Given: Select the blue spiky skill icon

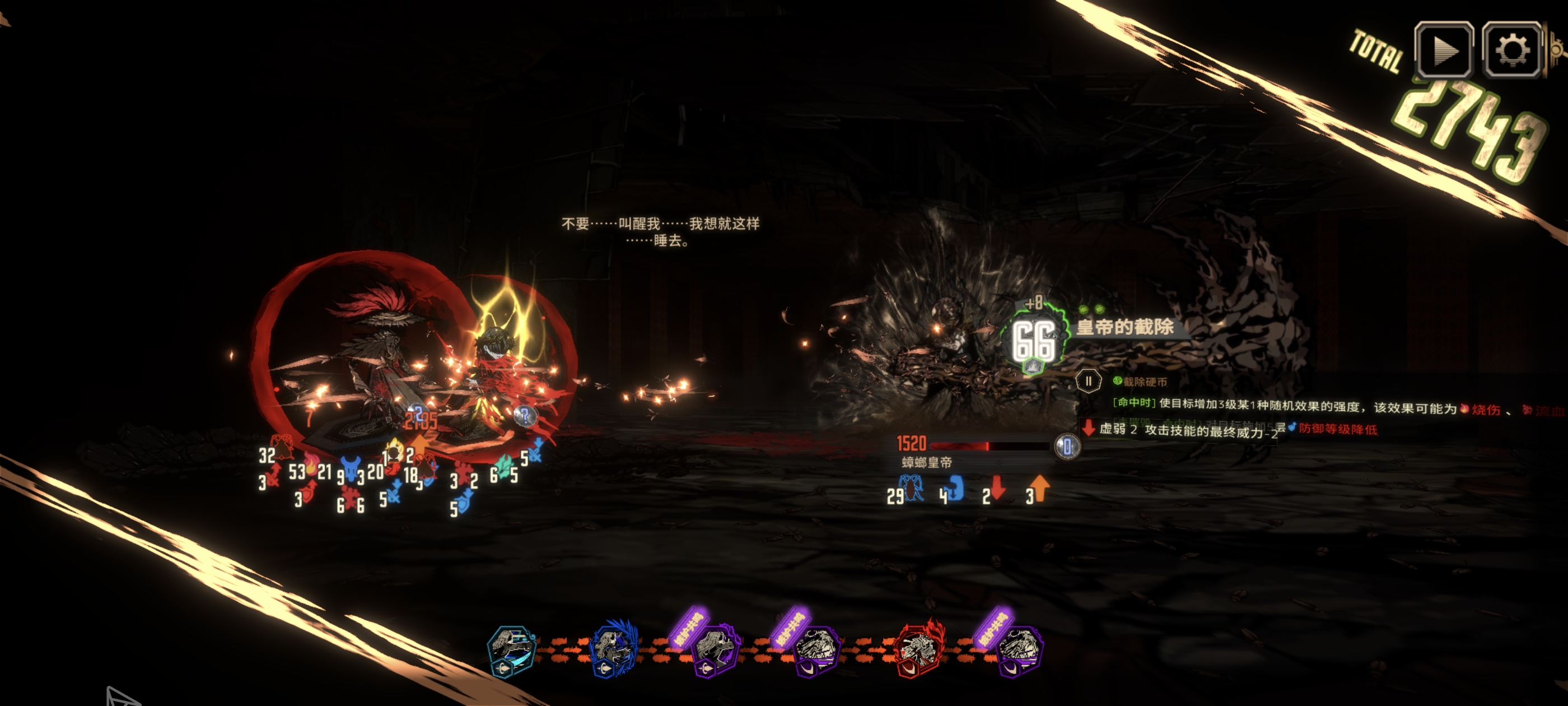Looking at the screenshot, I should [x=614, y=650].
